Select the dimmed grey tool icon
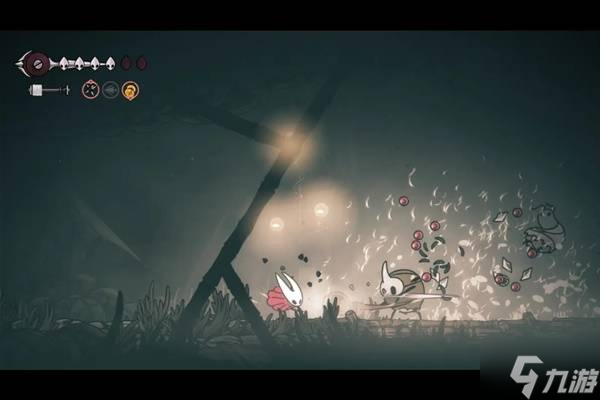600x400 pixels. (110, 90)
